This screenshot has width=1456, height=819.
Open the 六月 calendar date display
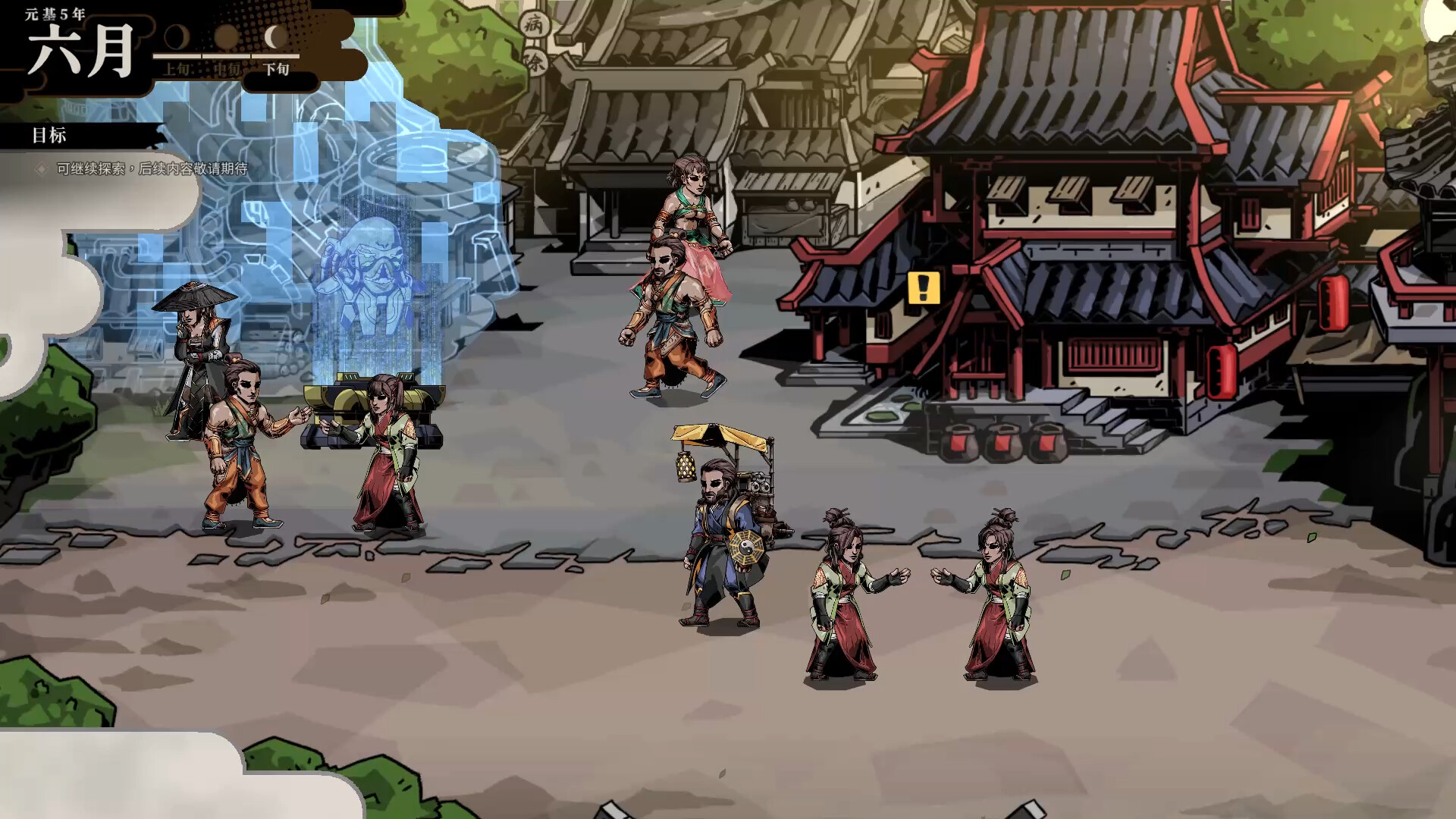tap(81, 51)
